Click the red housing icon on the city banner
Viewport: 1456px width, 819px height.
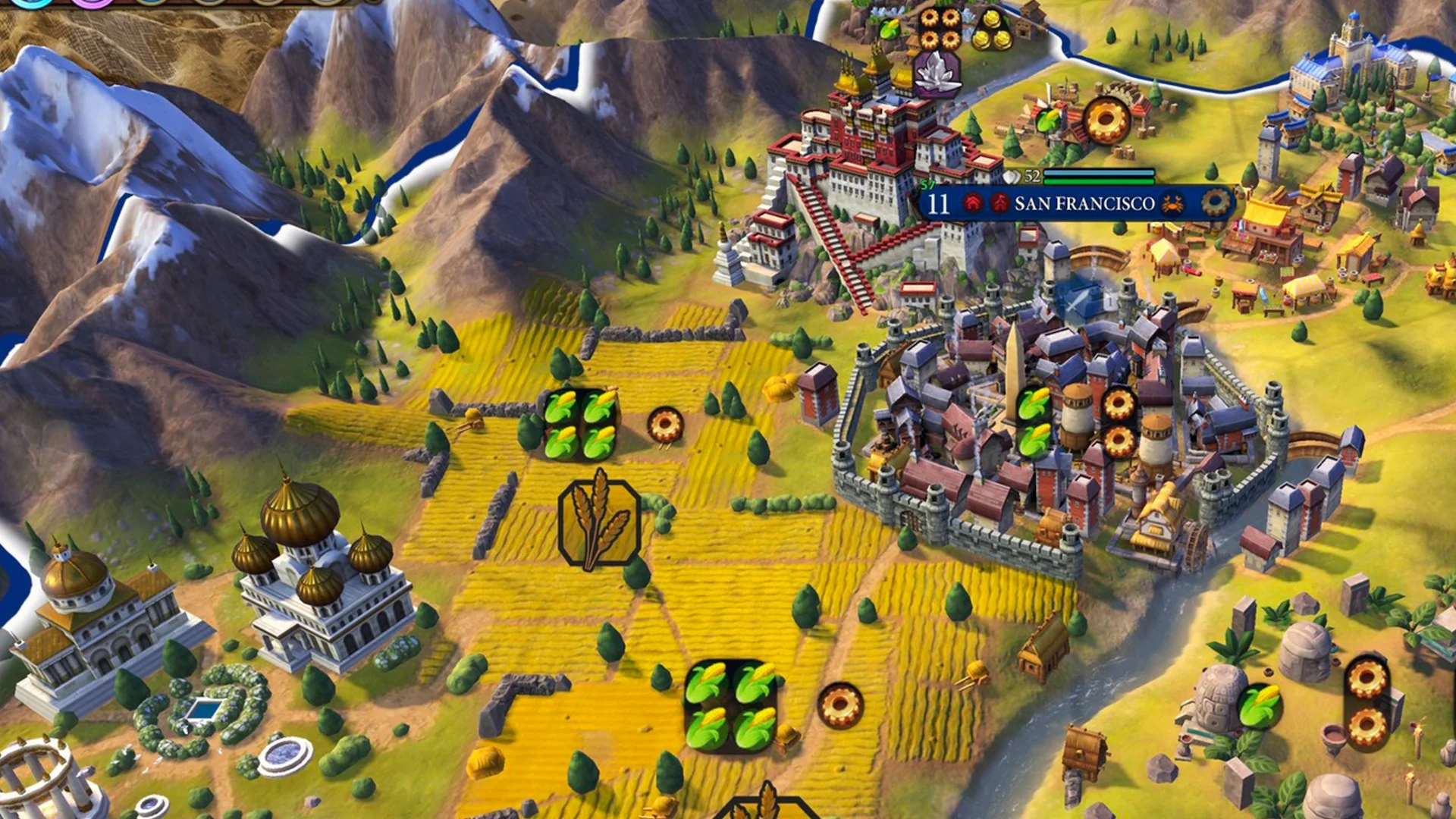pyautogui.click(x=971, y=202)
